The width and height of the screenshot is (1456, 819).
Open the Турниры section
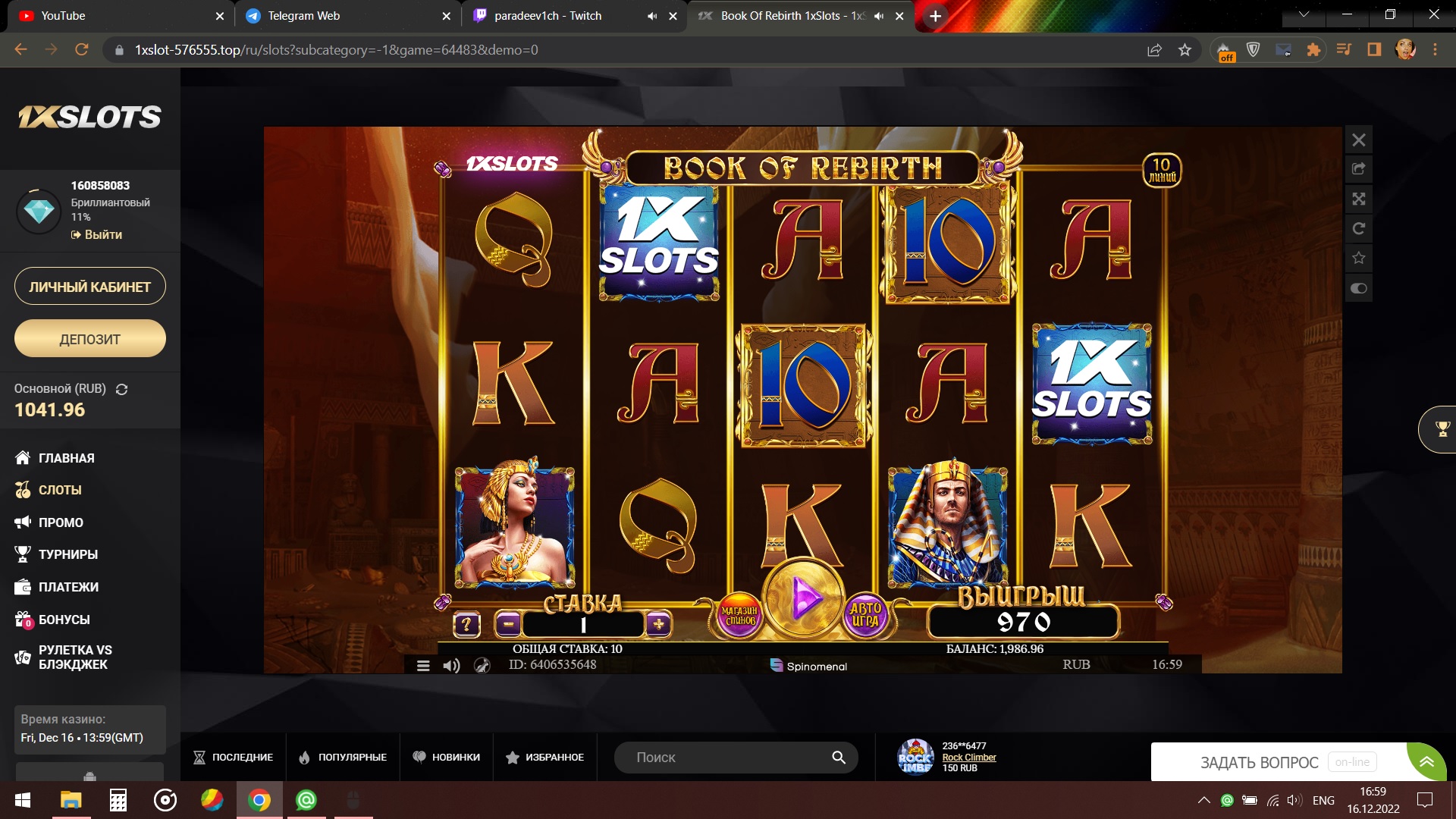pyautogui.click(x=67, y=554)
